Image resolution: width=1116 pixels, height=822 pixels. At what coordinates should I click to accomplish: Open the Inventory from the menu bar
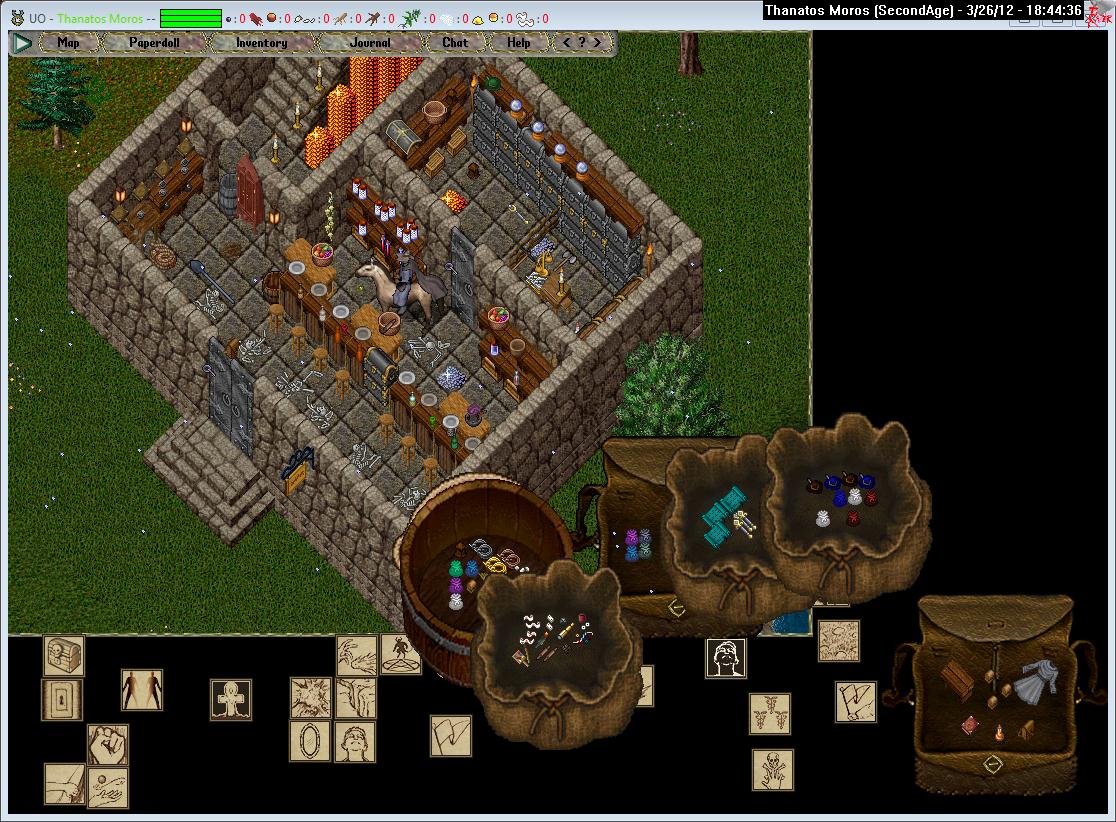point(261,43)
